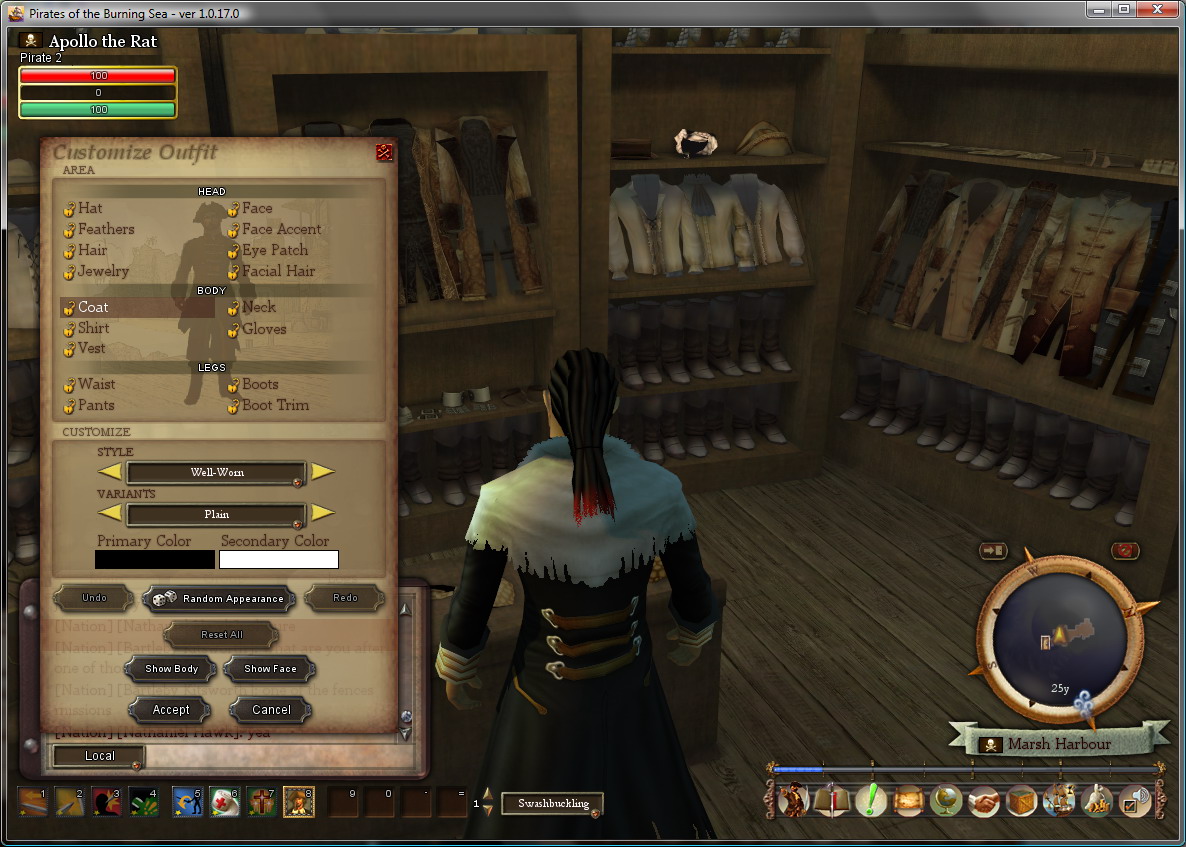Generate a Random Appearance

tap(219, 599)
